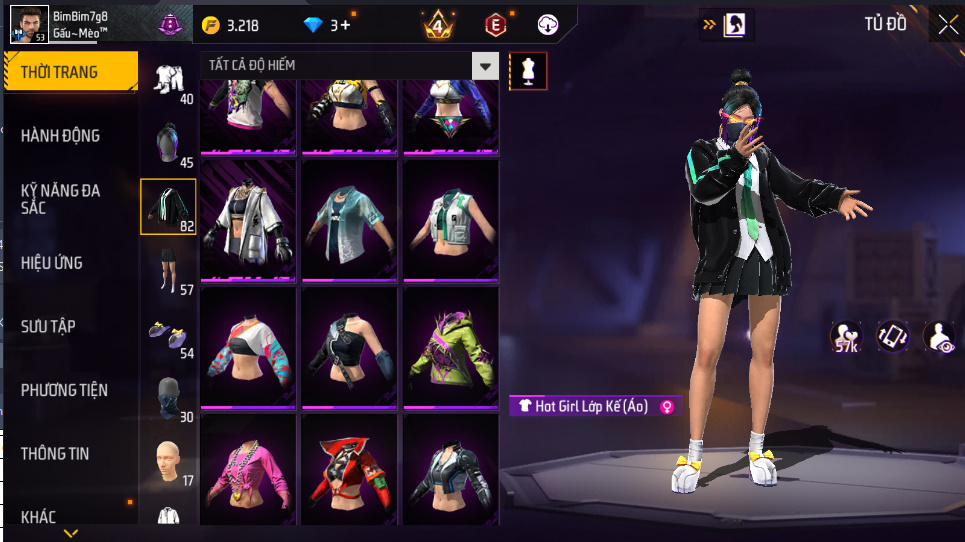965x542 pixels.
Task: Select the Hiệu Ứng tab
Action: (52, 263)
